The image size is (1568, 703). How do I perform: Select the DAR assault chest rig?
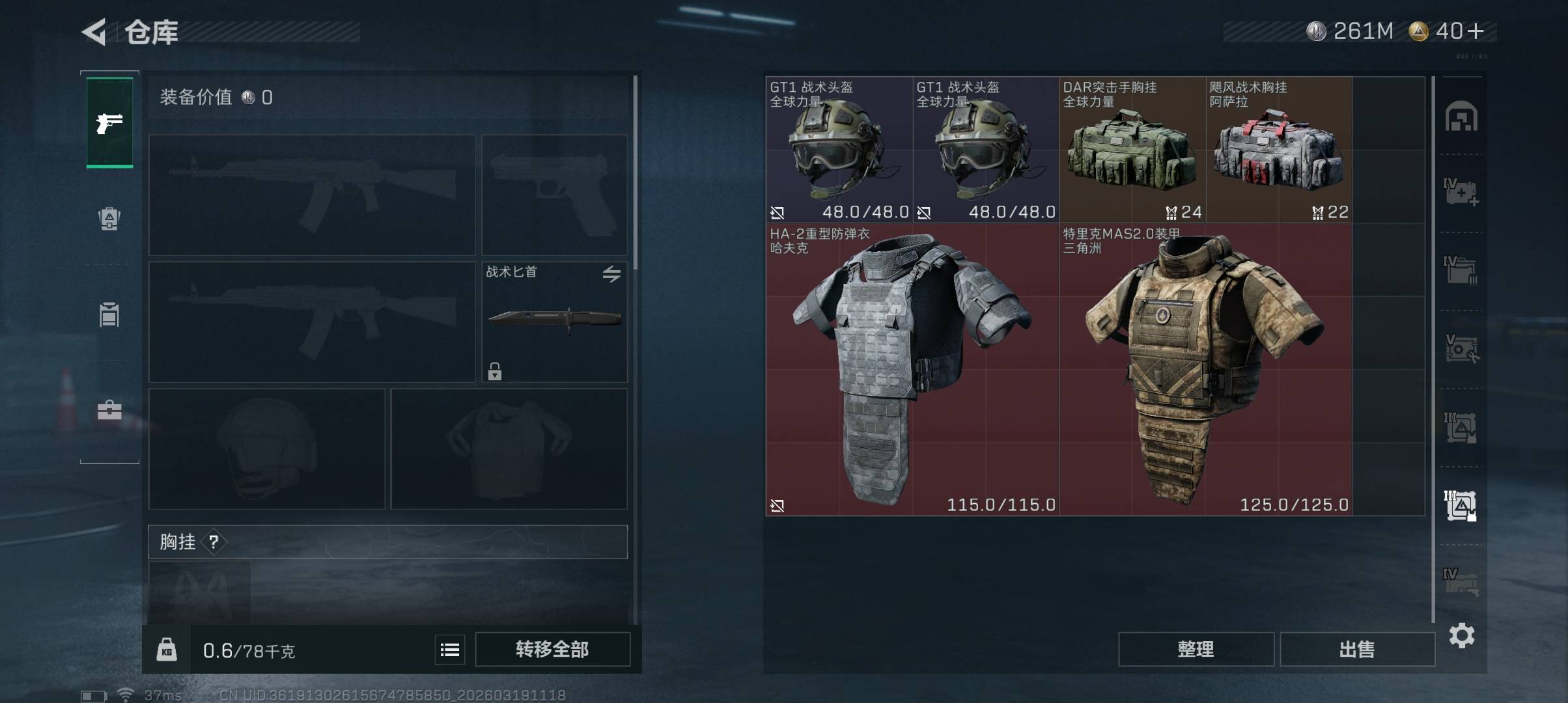pos(1132,150)
